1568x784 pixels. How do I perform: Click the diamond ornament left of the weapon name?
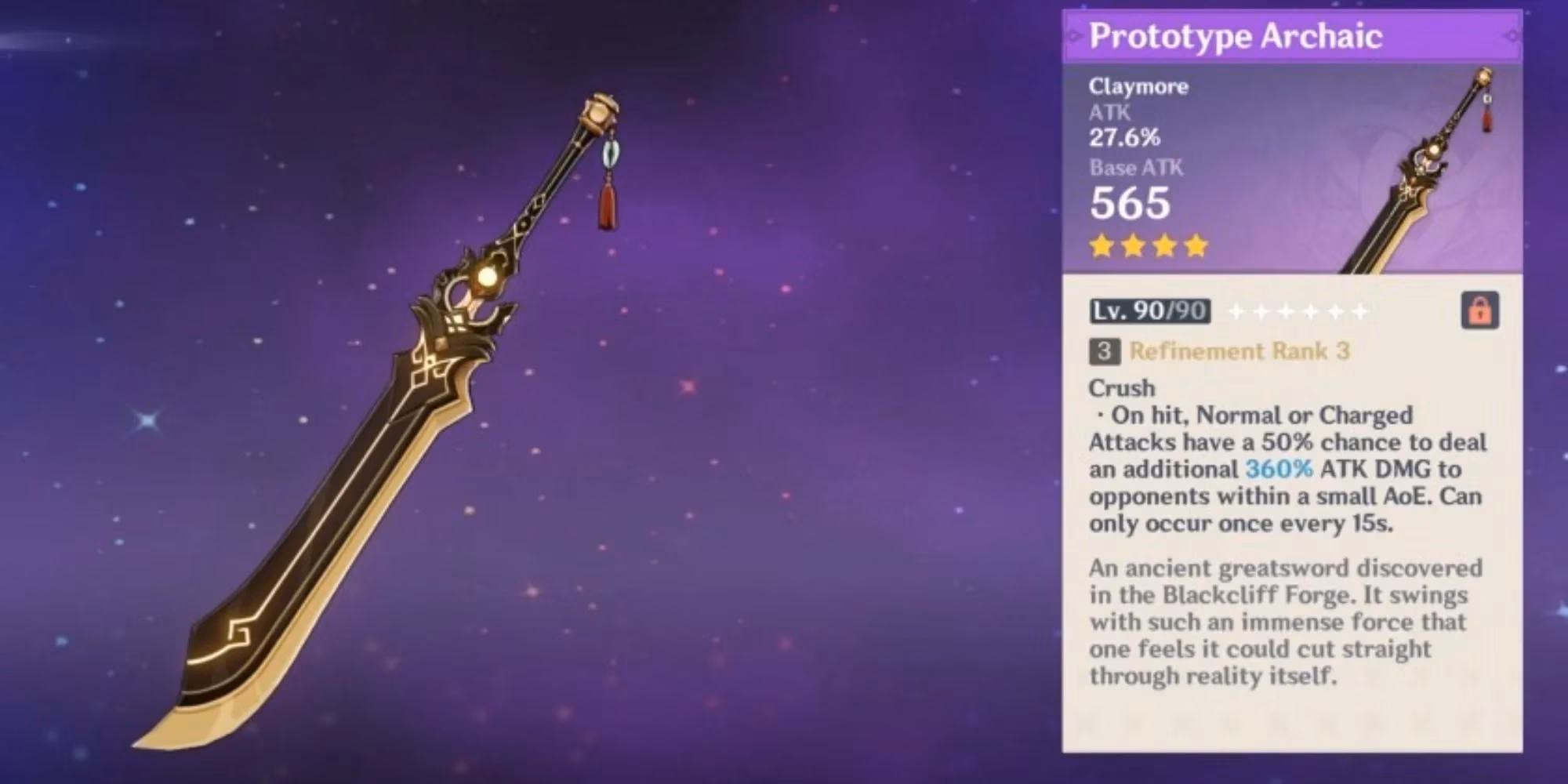[x=1073, y=34]
